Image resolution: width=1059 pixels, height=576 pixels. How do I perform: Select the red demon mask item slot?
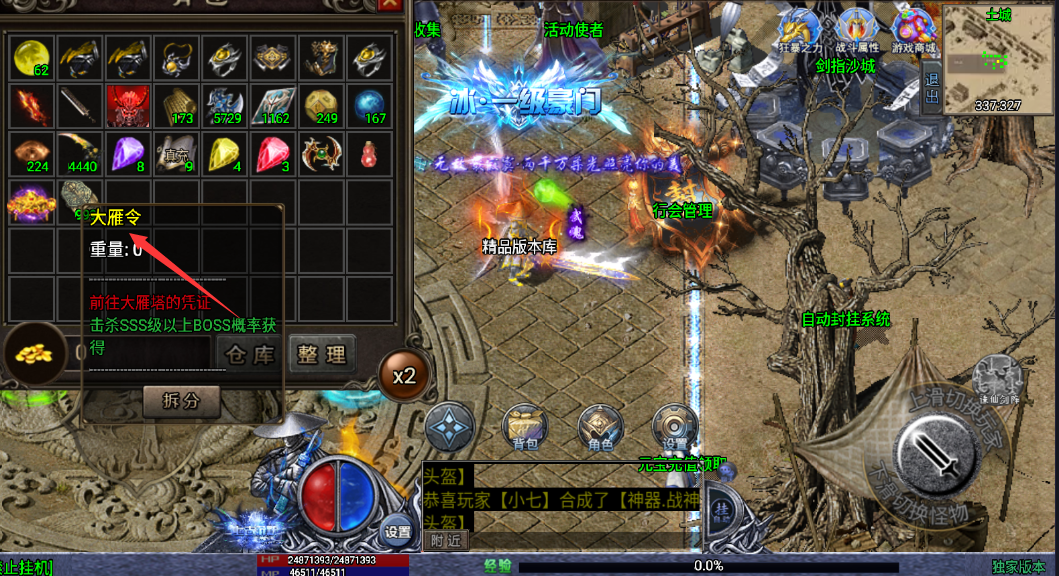point(131,105)
